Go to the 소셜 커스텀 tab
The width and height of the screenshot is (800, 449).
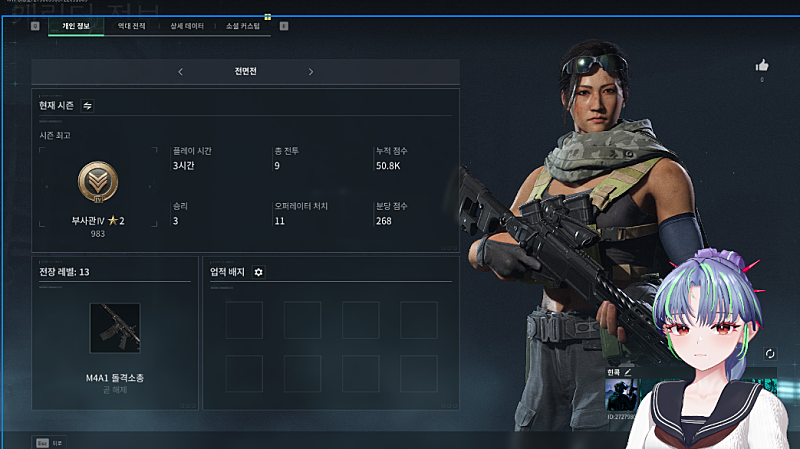click(243, 26)
